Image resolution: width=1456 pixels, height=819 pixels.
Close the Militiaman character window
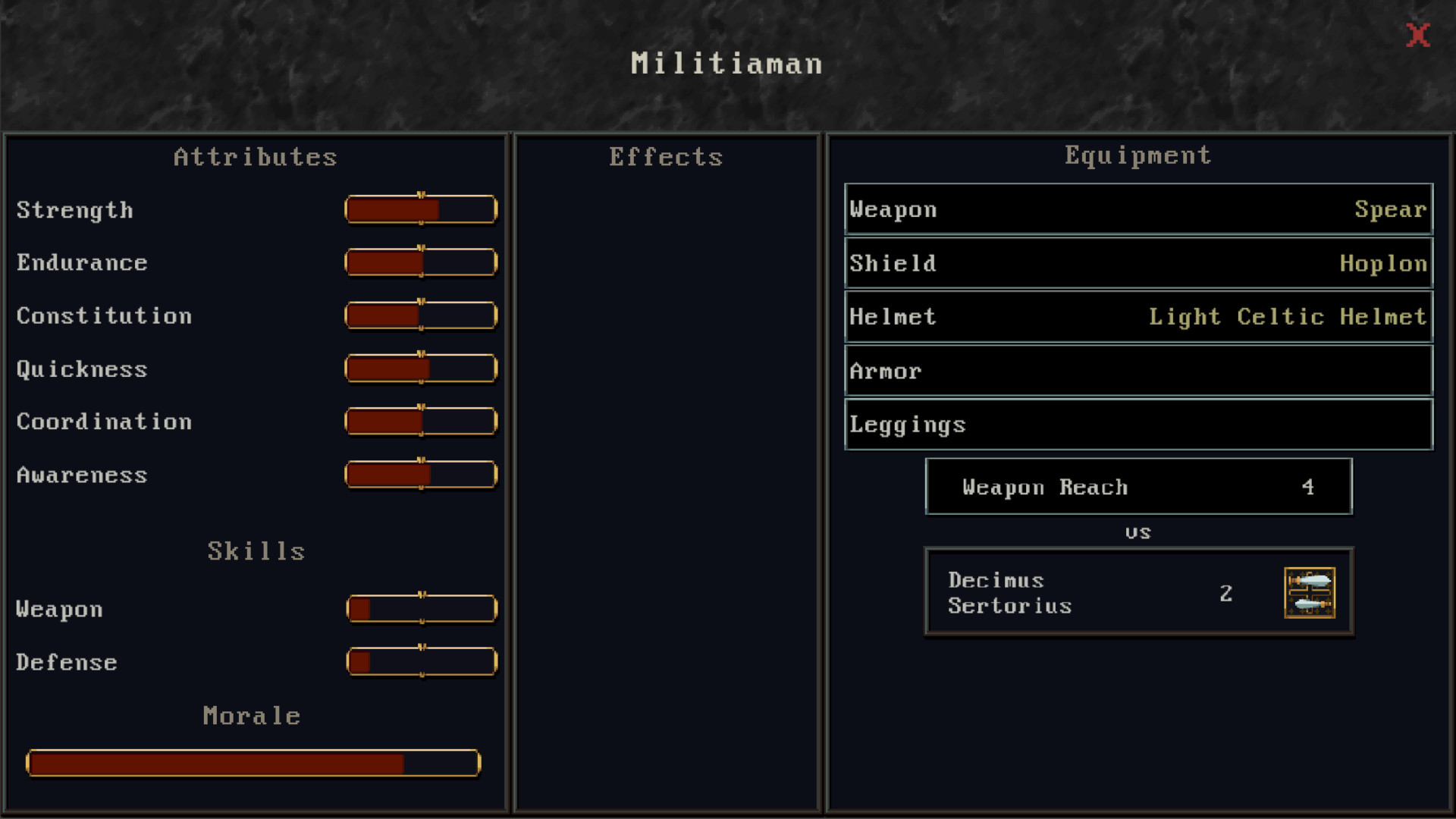[1417, 34]
